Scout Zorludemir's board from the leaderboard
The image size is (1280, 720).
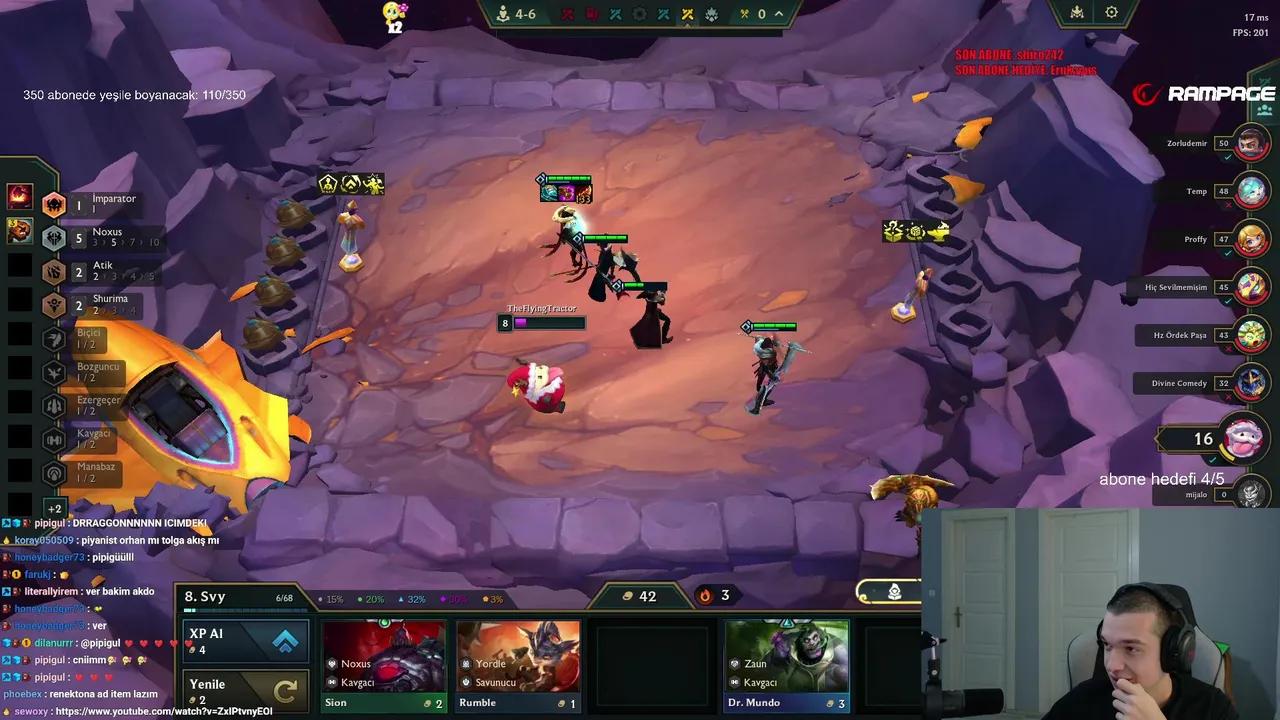(x=1250, y=143)
